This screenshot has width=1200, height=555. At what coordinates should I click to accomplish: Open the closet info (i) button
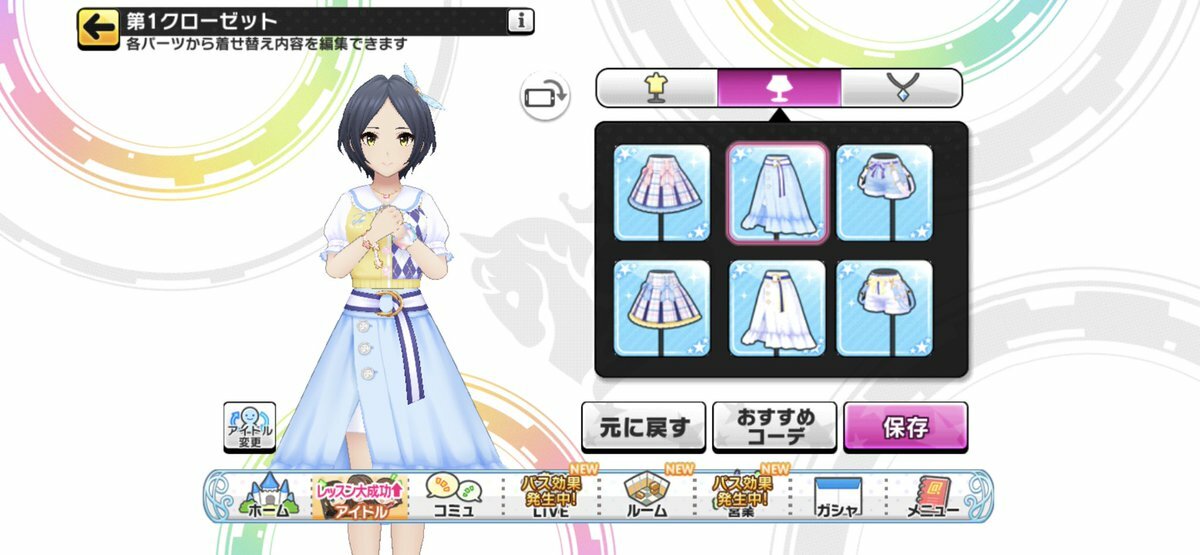[520, 20]
